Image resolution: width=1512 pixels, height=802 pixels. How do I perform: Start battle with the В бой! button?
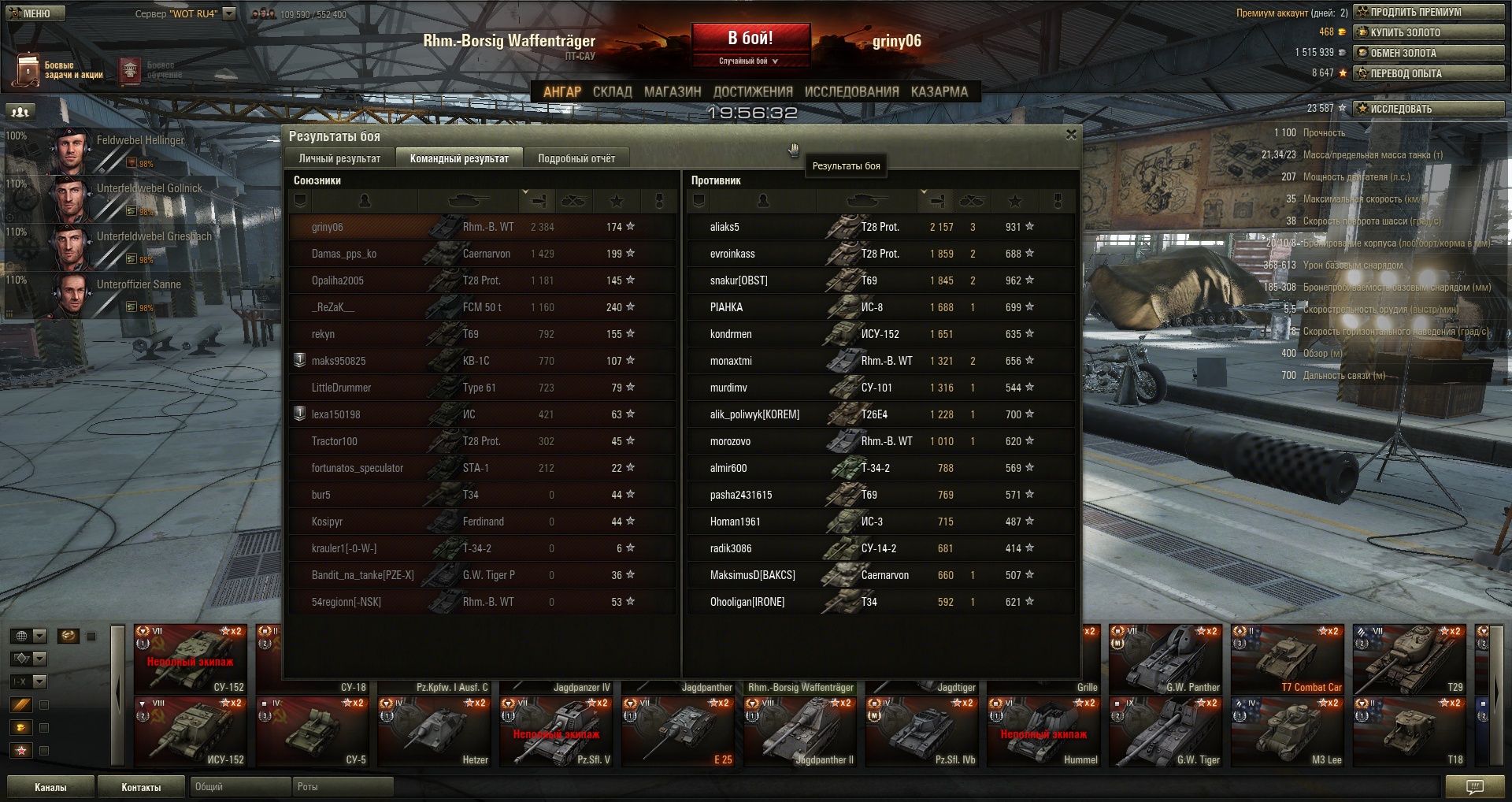[750, 38]
